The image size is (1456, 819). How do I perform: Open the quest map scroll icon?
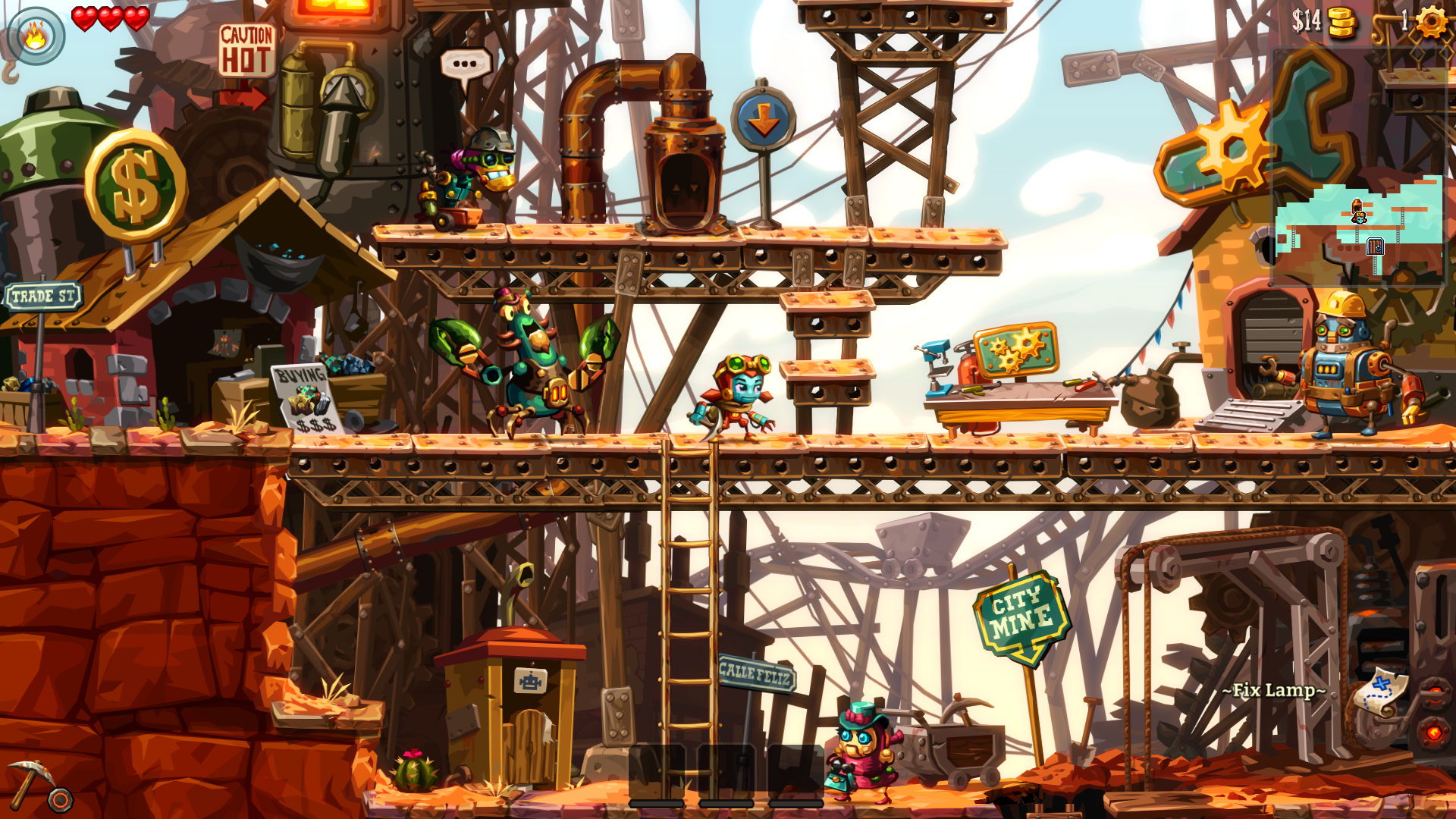click(1380, 692)
